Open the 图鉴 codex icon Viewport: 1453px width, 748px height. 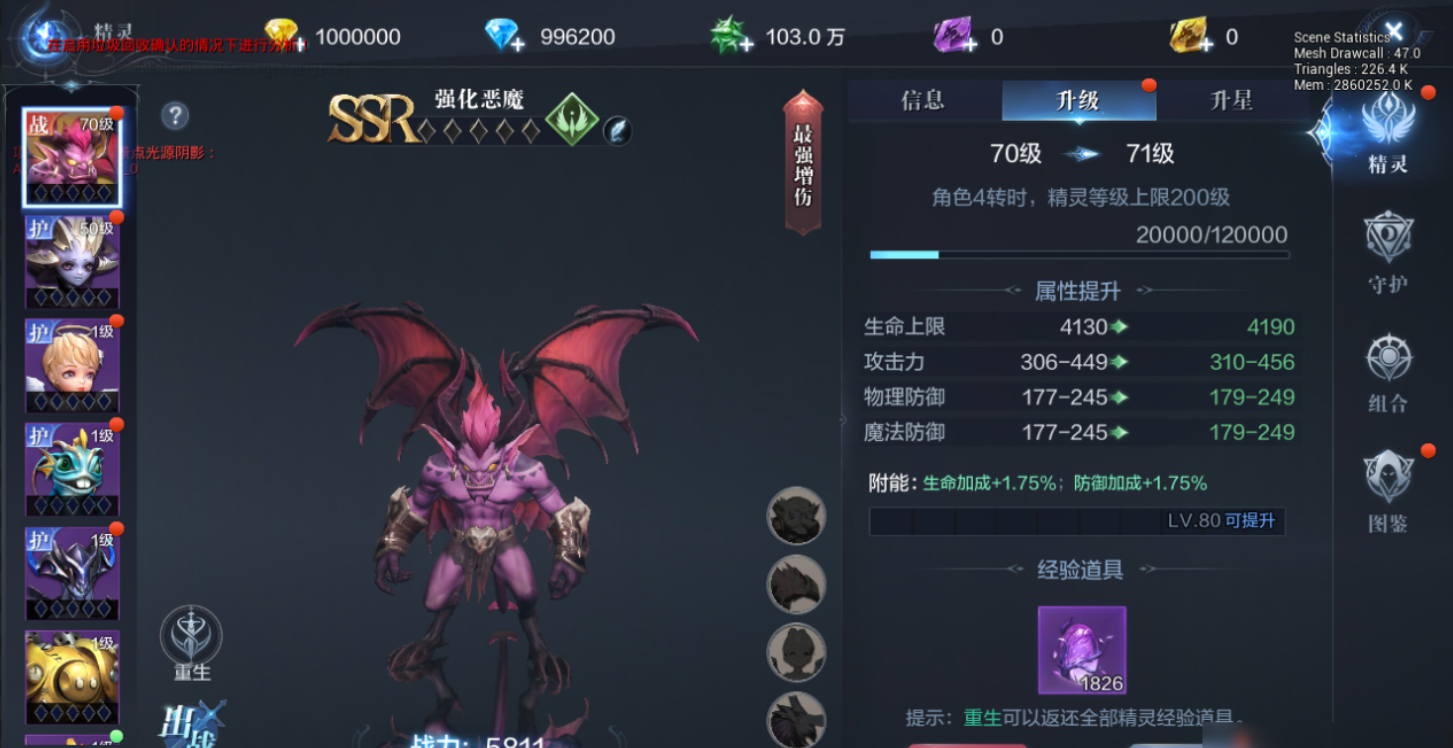1389,485
